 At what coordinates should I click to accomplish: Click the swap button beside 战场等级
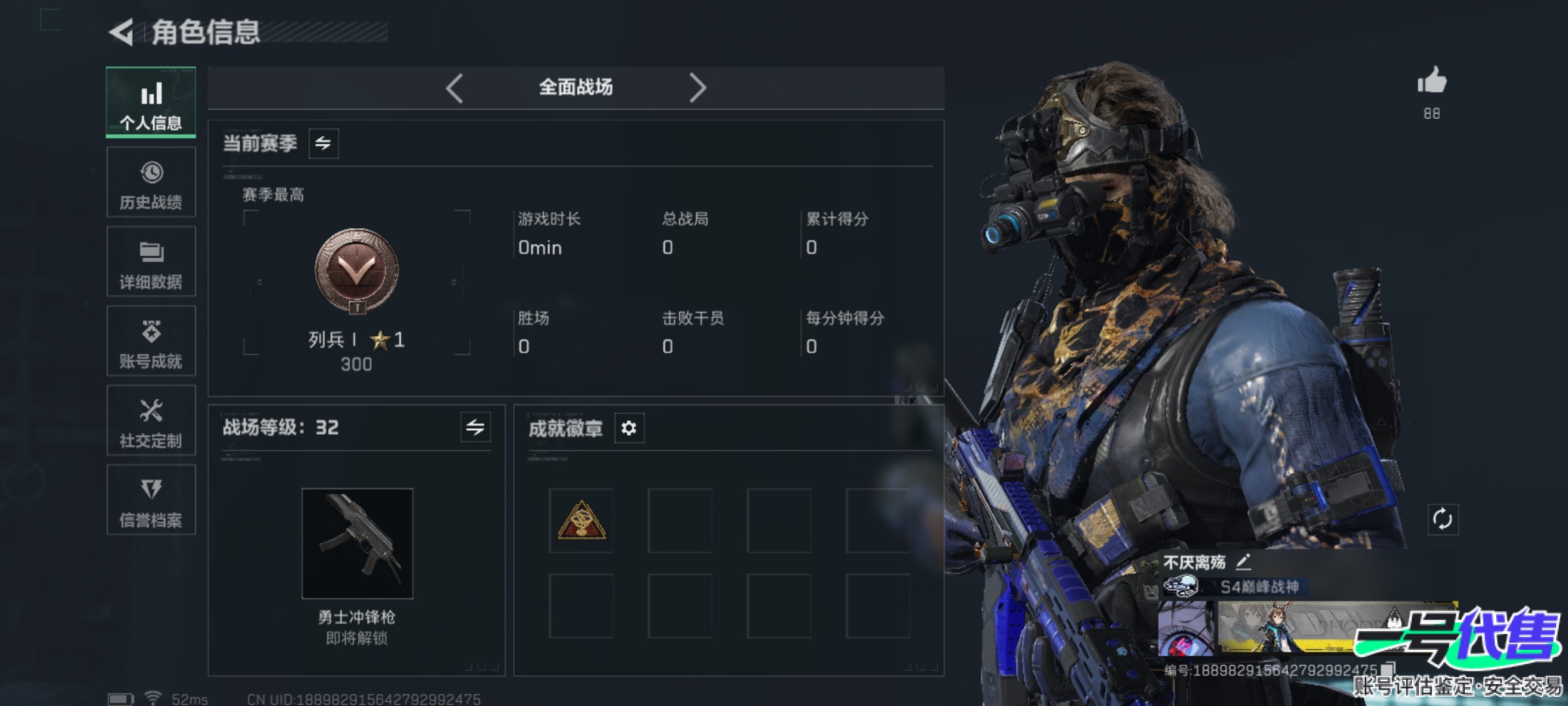[x=475, y=428]
